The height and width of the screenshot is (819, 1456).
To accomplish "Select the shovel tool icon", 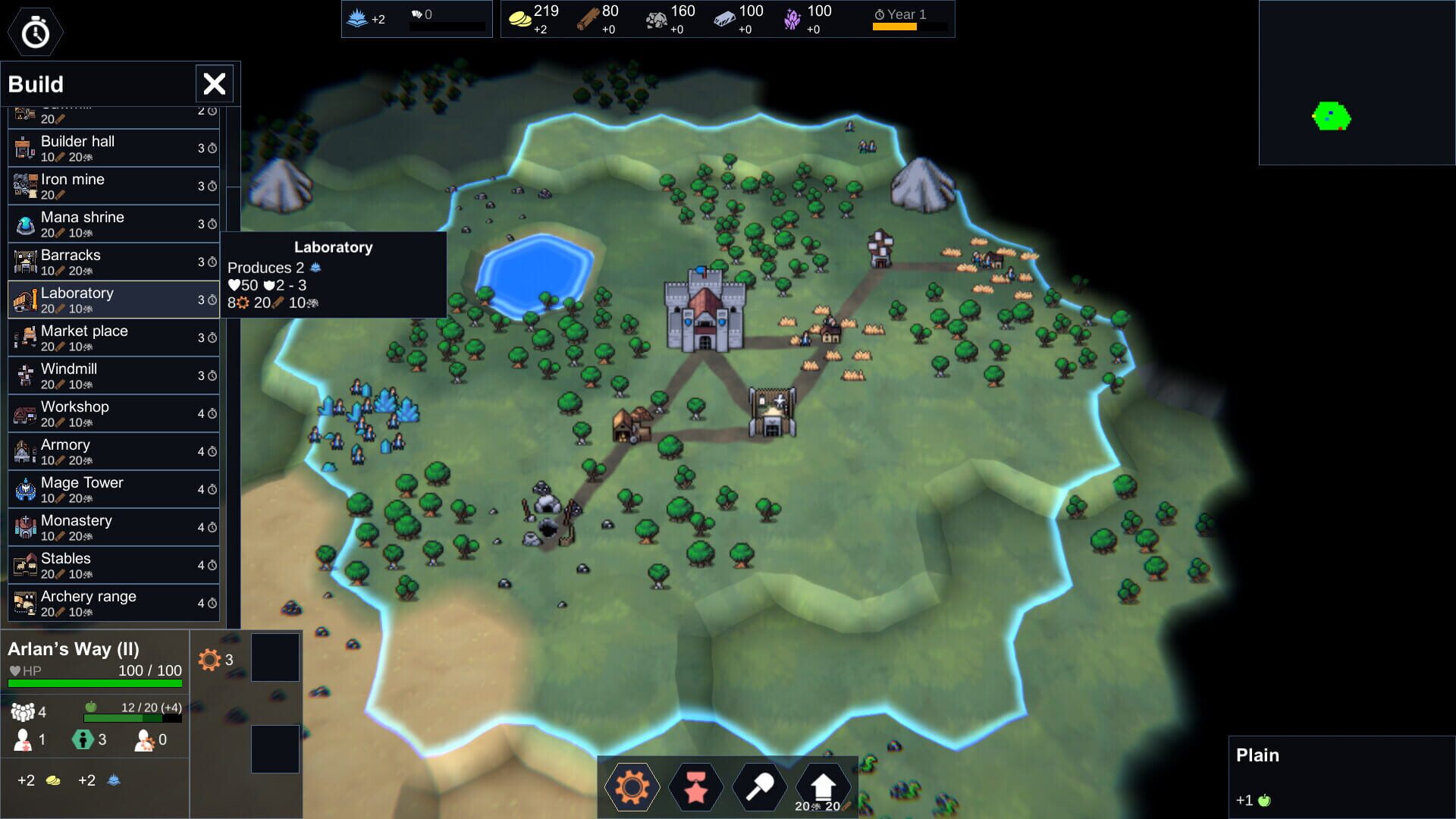I will pyautogui.click(x=758, y=787).
